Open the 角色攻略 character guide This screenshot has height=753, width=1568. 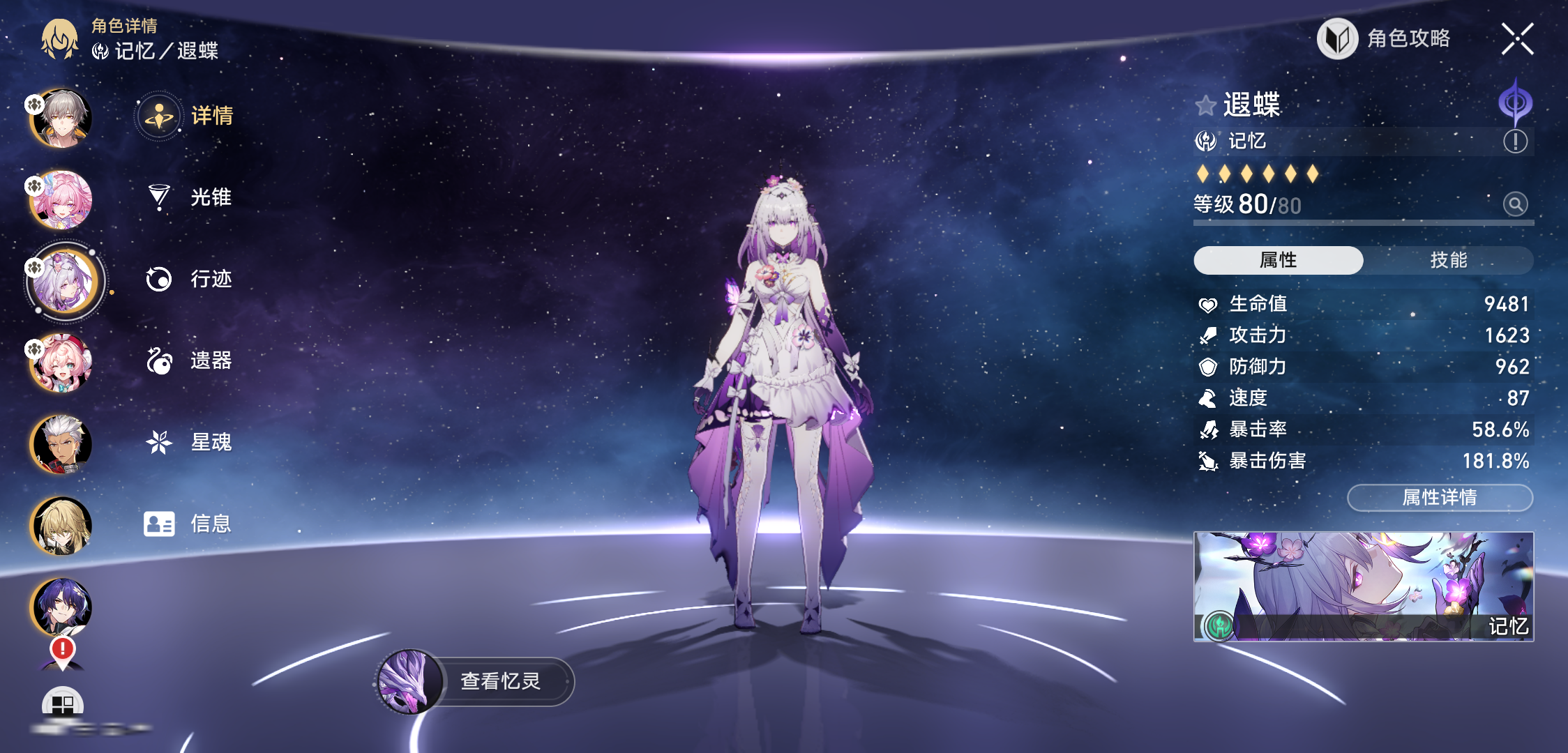coord(1384,39)
